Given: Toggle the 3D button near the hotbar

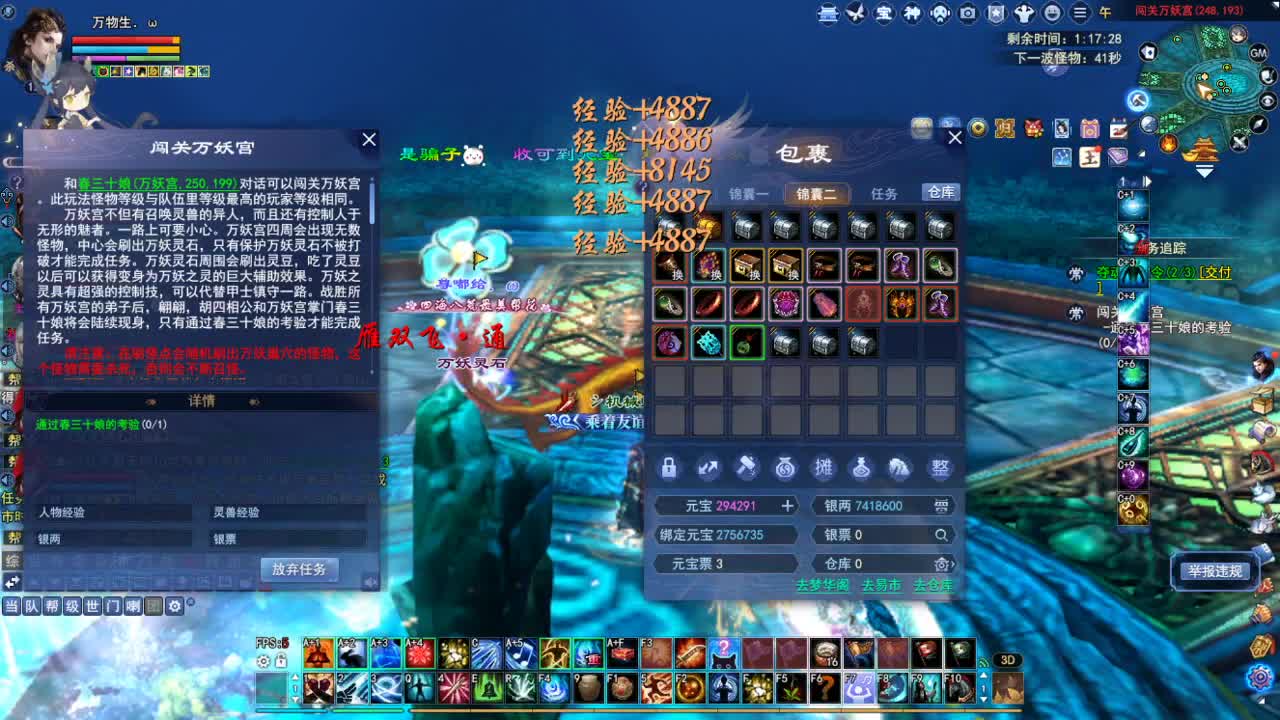Looking at the screenshot, I should coord(1007,660).
